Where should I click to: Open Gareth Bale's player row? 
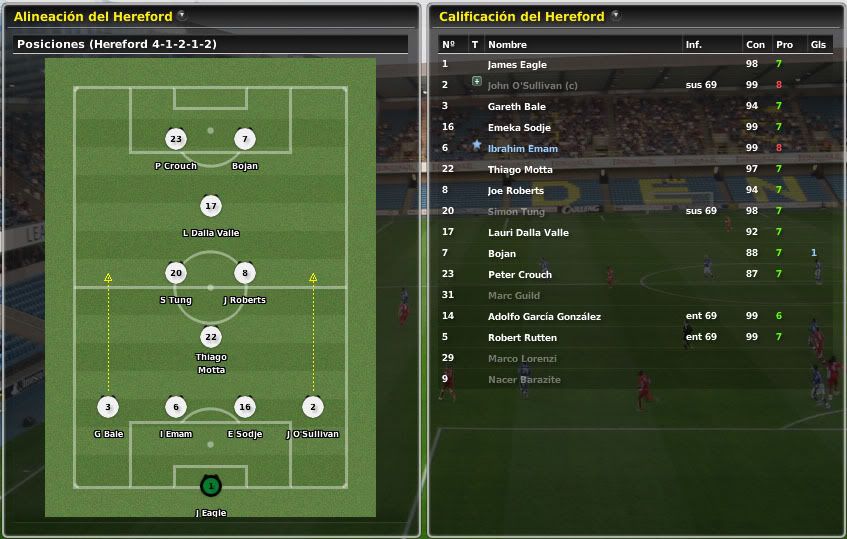click(x=516, y=106)
